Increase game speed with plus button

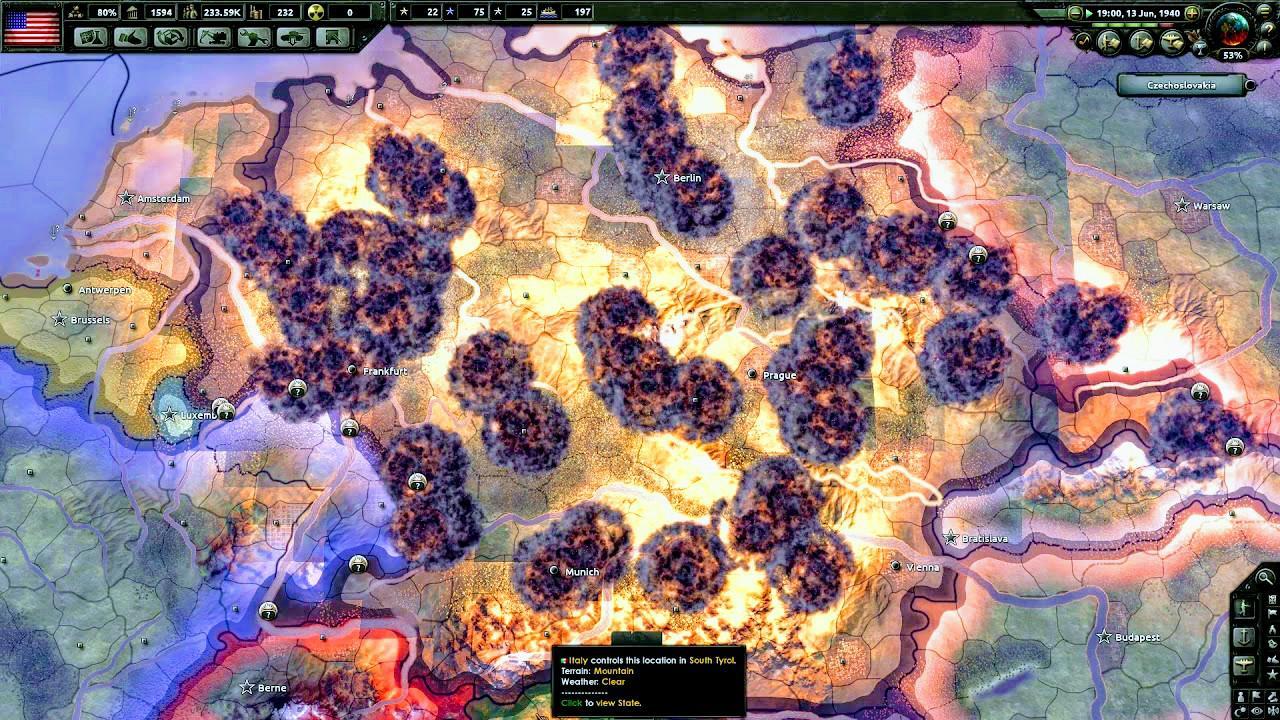pyautogui.click(x=1192, y=12)
